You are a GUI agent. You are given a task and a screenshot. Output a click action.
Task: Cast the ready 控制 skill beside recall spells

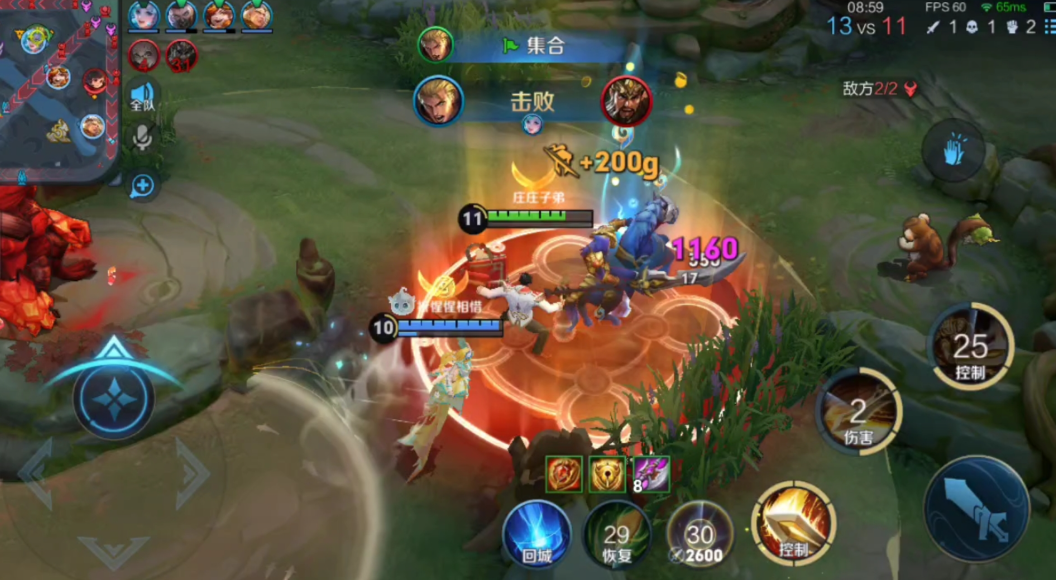click(794, 522)
